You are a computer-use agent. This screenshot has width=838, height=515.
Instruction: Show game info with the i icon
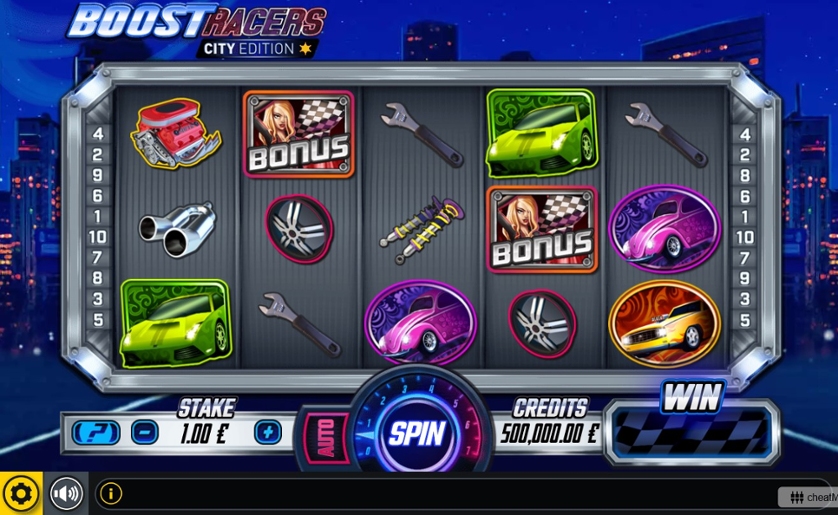pyautogui.click(x=111, y=493)
